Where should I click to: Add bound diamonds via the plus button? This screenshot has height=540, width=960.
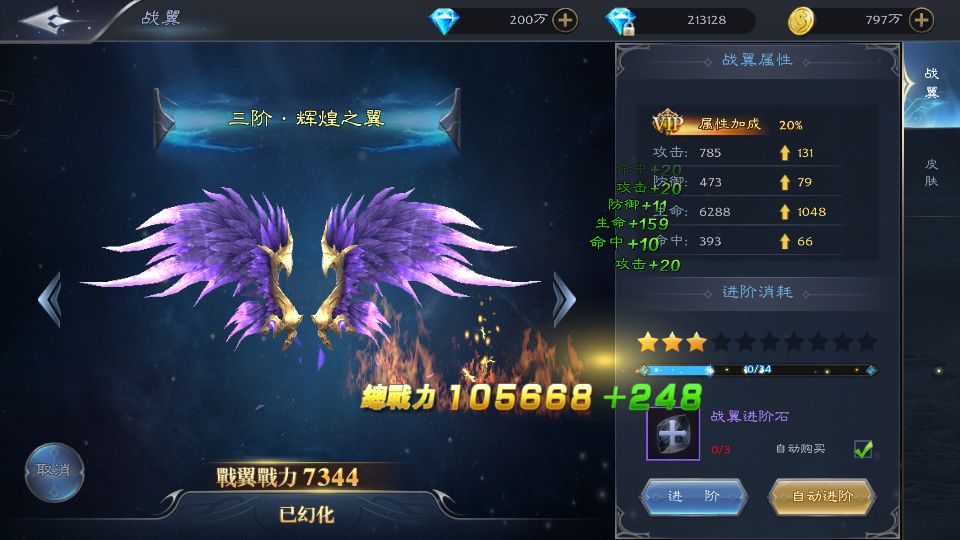[x=621, y=20]
